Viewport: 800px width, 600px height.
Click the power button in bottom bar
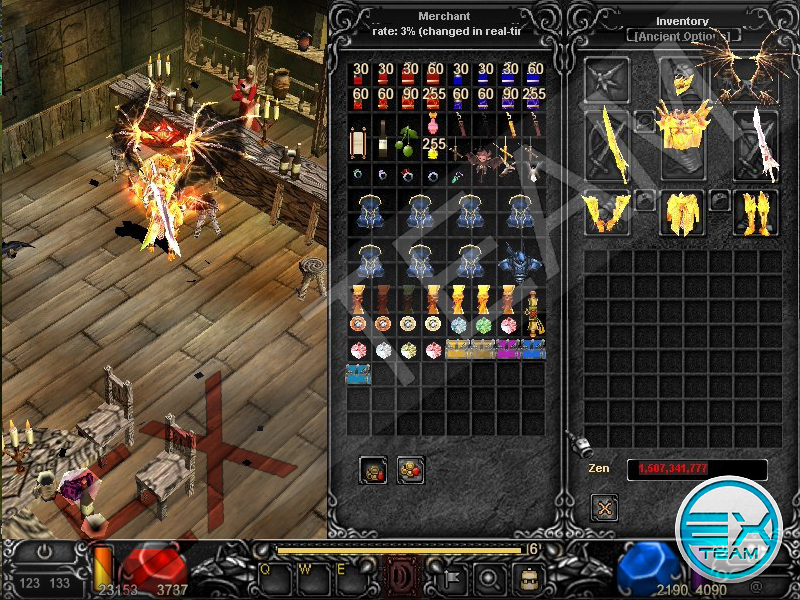(44, 551)
